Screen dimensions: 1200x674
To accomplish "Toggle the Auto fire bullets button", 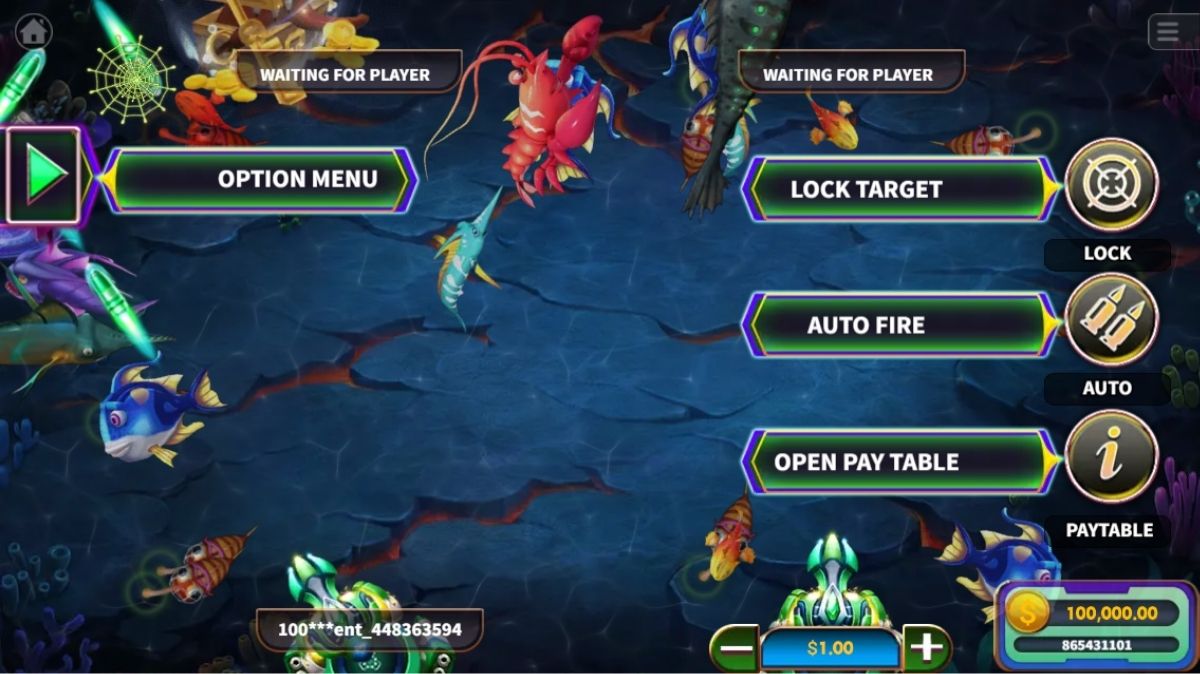I will [x=1111, y=320].
